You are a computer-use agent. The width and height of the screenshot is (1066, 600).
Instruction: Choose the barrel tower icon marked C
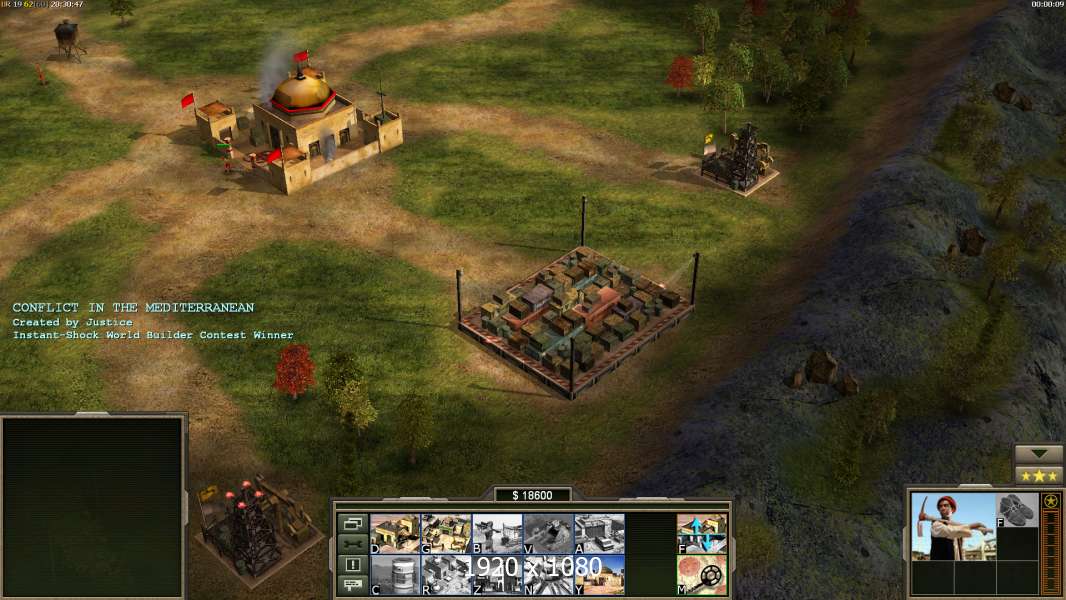click(x=395, y=575)
